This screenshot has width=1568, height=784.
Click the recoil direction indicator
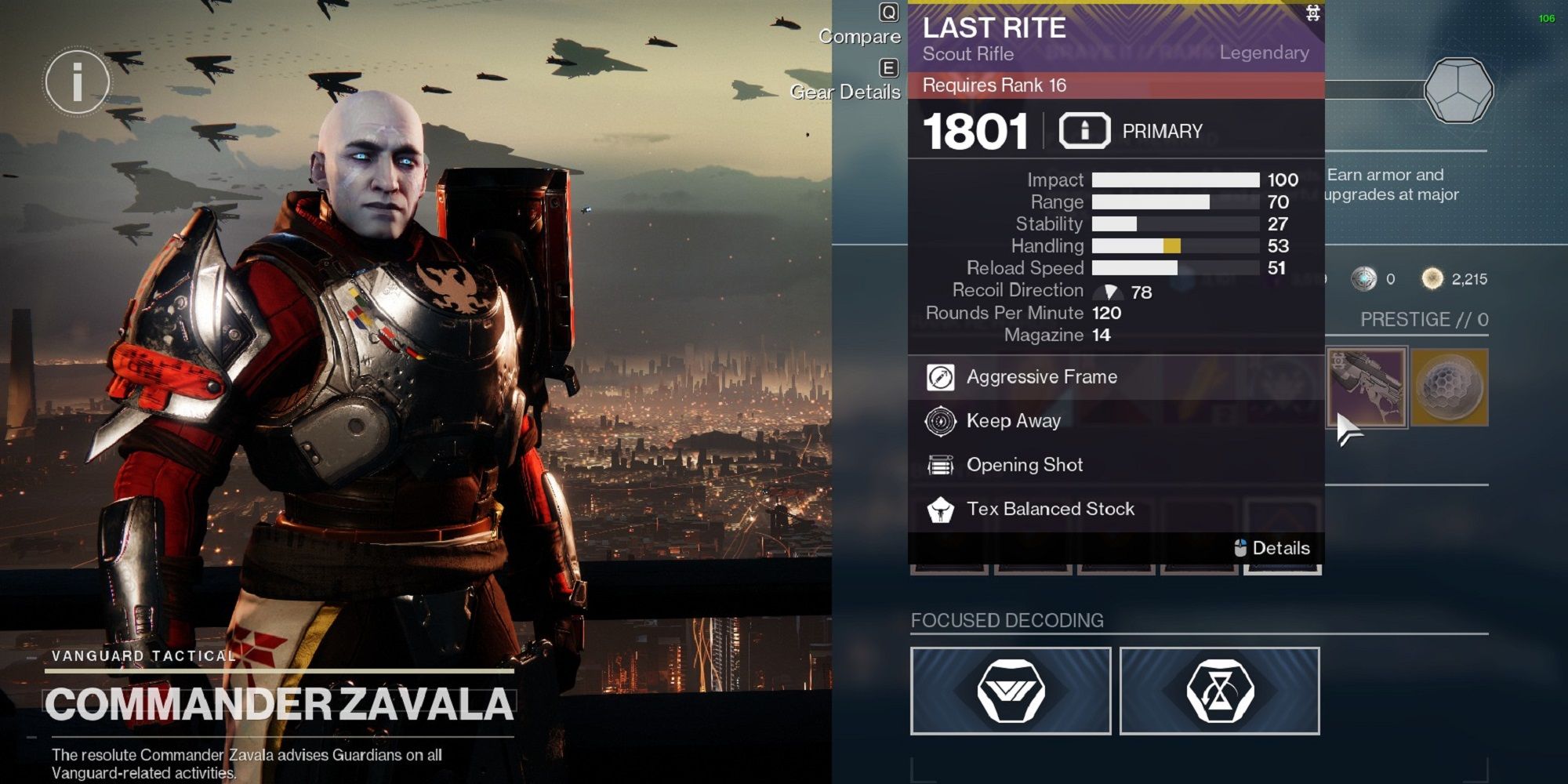pyautogui.click(x=1109, y=291)
